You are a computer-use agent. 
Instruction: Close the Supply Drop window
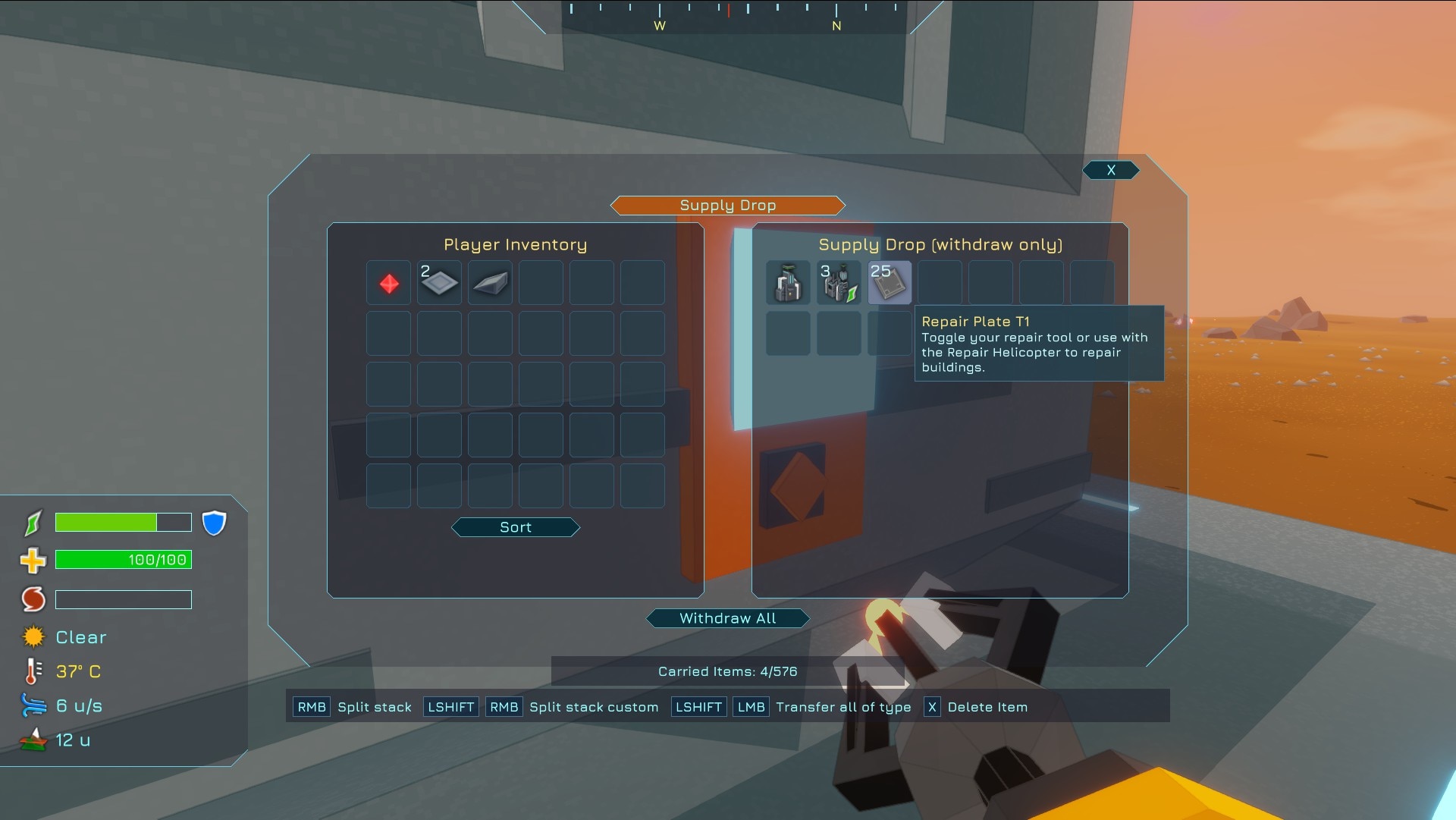pyautogui.click(x=1111, y=170)
